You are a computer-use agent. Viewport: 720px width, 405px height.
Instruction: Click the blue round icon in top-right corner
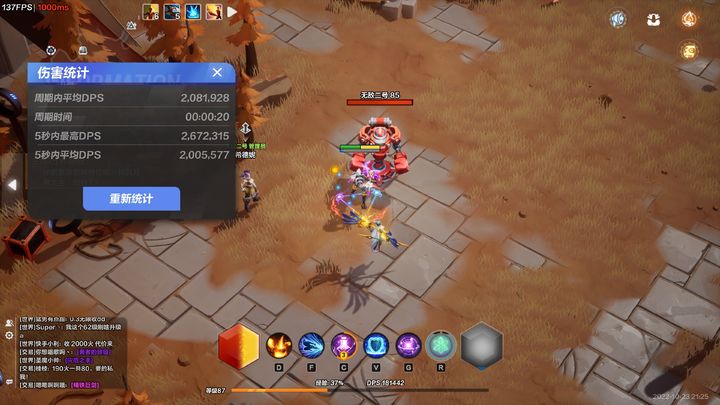click(617, 19)
